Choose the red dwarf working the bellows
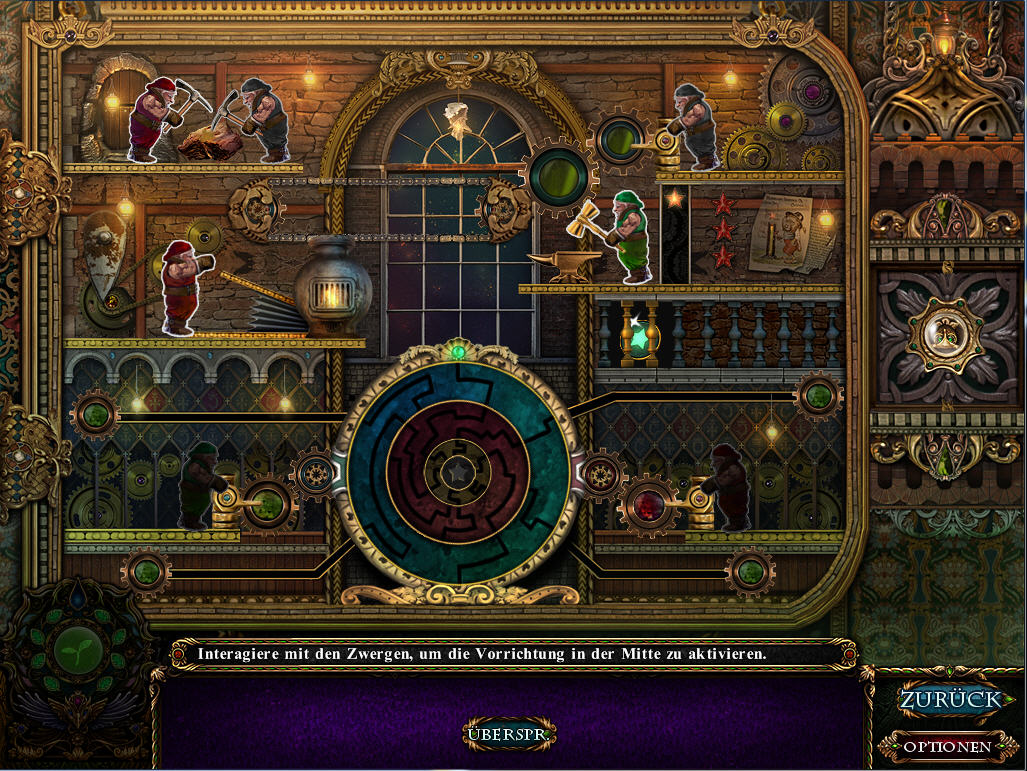 pos(180,286)
